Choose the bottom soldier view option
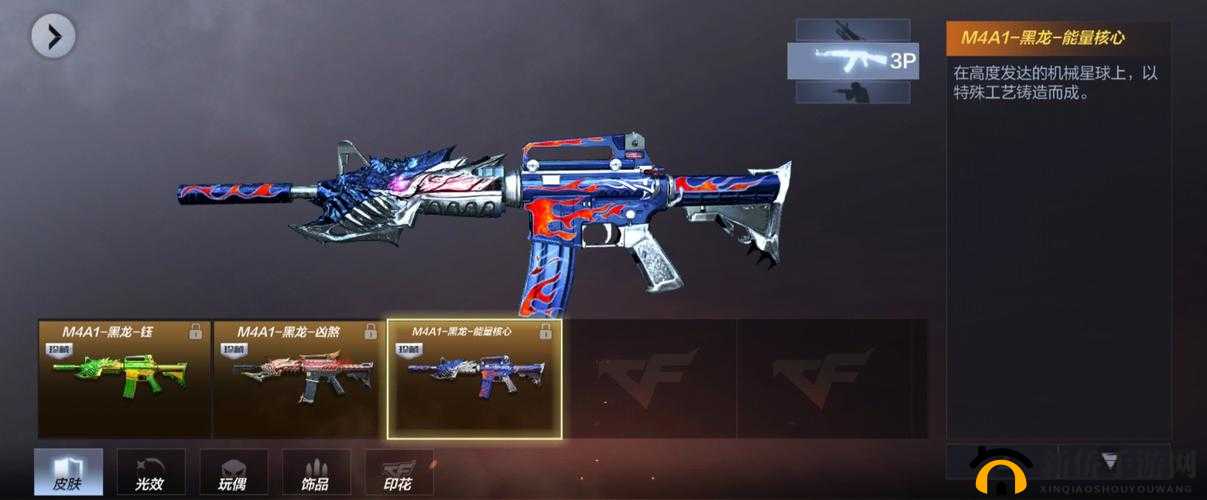The image size is (1207, 500). tap(853, 92)
